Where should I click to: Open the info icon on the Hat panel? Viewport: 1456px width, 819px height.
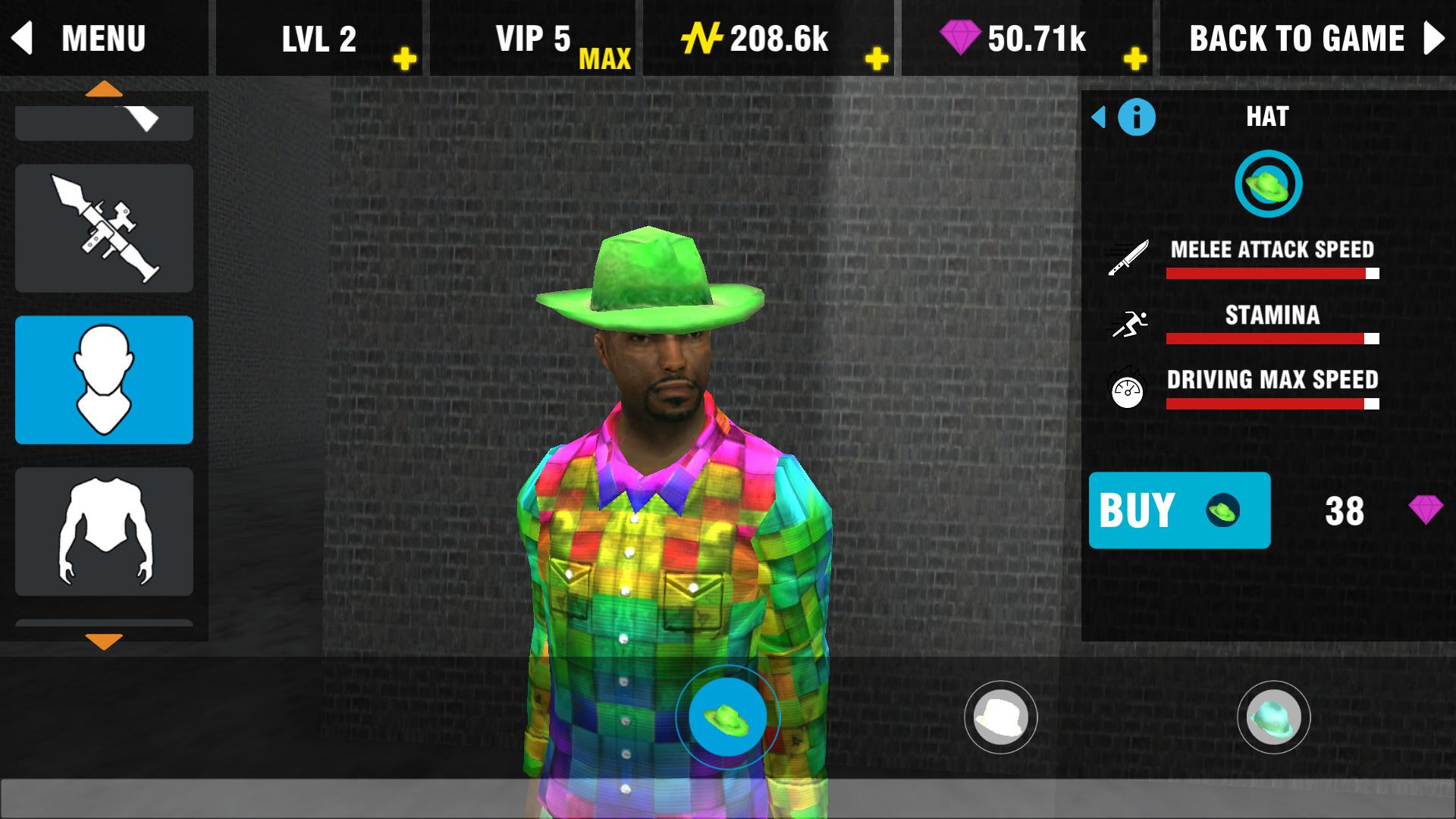[x=1135, y=118]
